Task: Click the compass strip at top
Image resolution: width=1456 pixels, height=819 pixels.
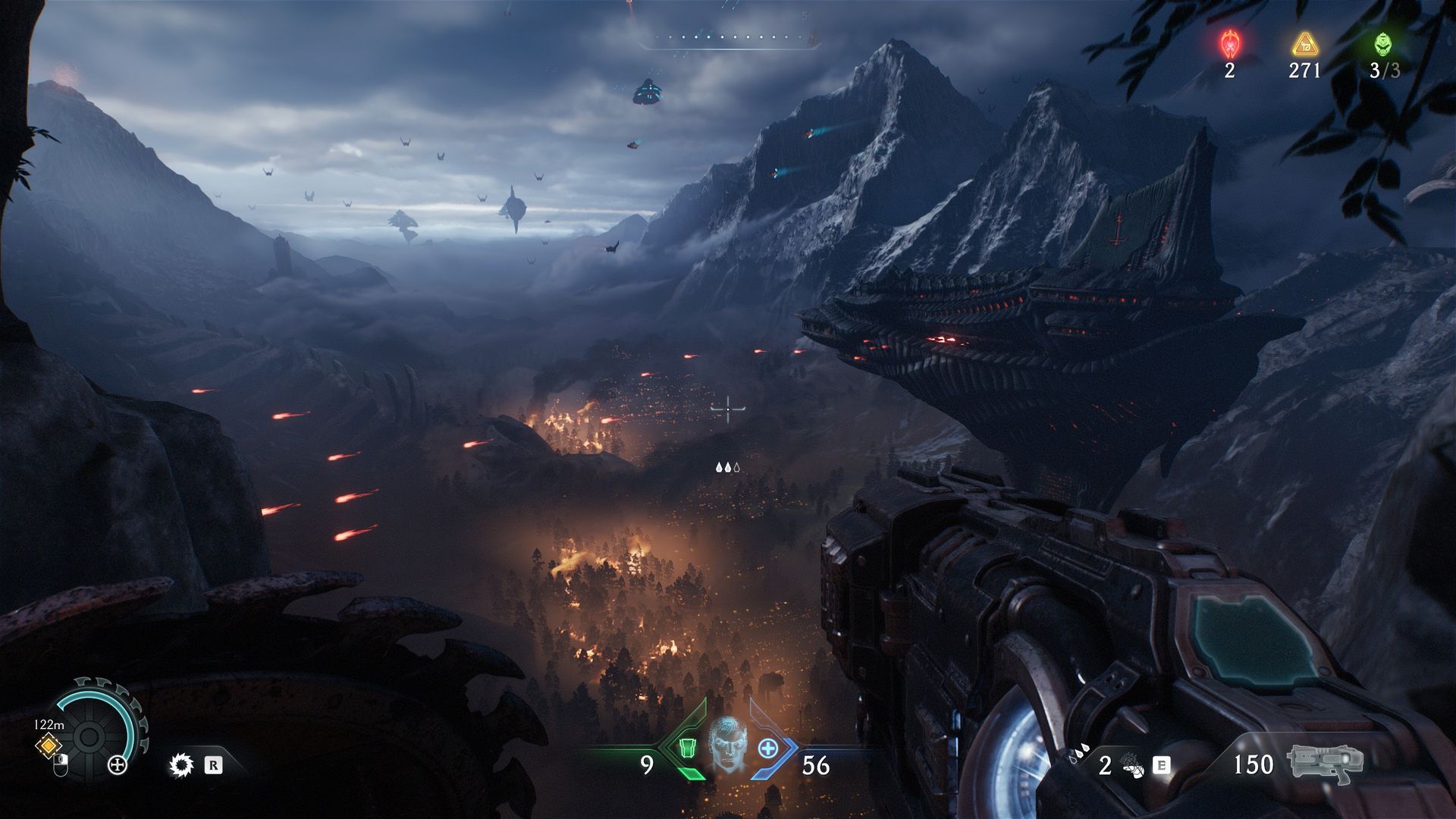Action: pyautogui.click(x=728, y=38)
